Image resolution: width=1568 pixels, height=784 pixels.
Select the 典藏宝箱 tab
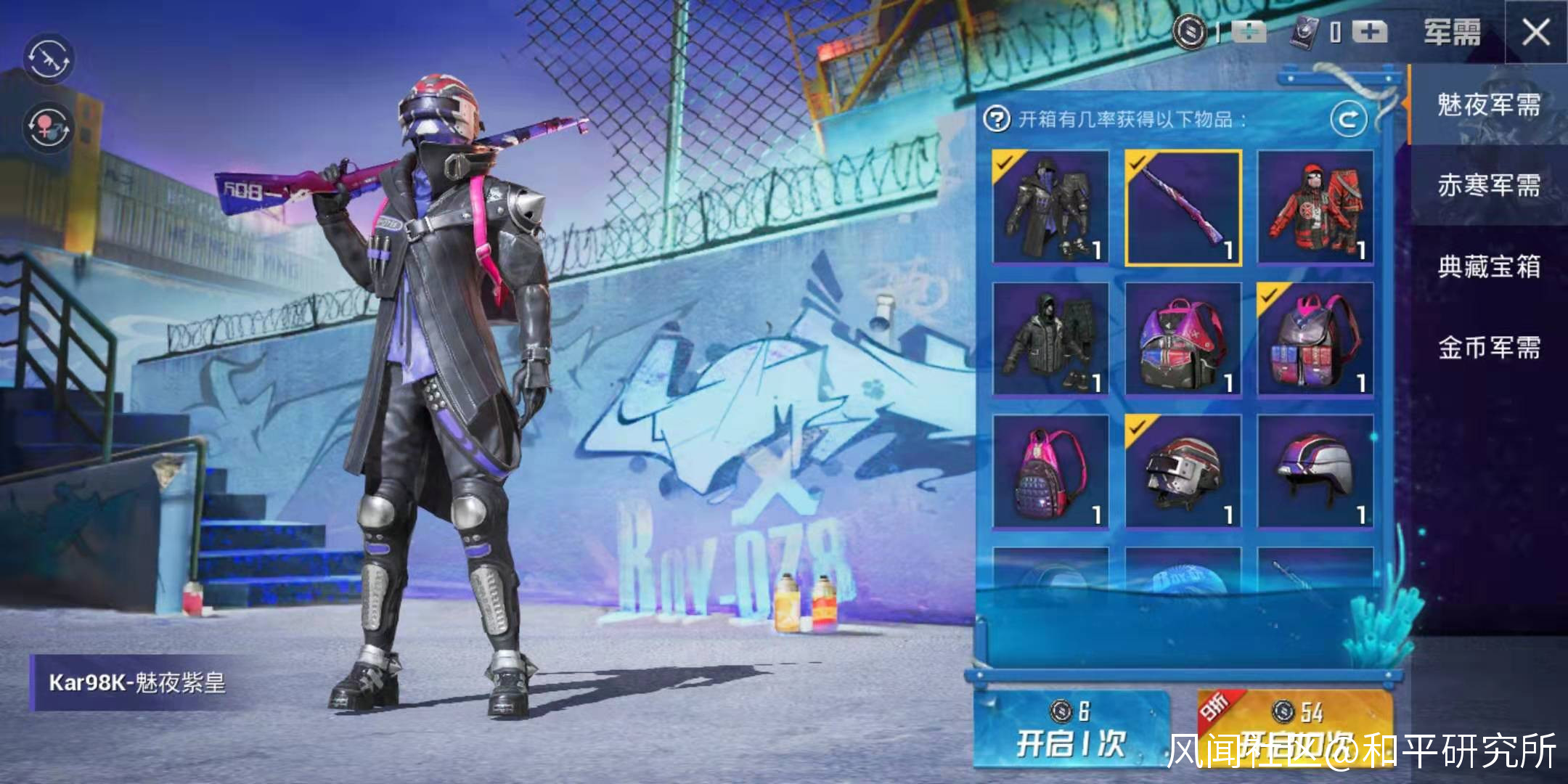tap(1488, 266)
